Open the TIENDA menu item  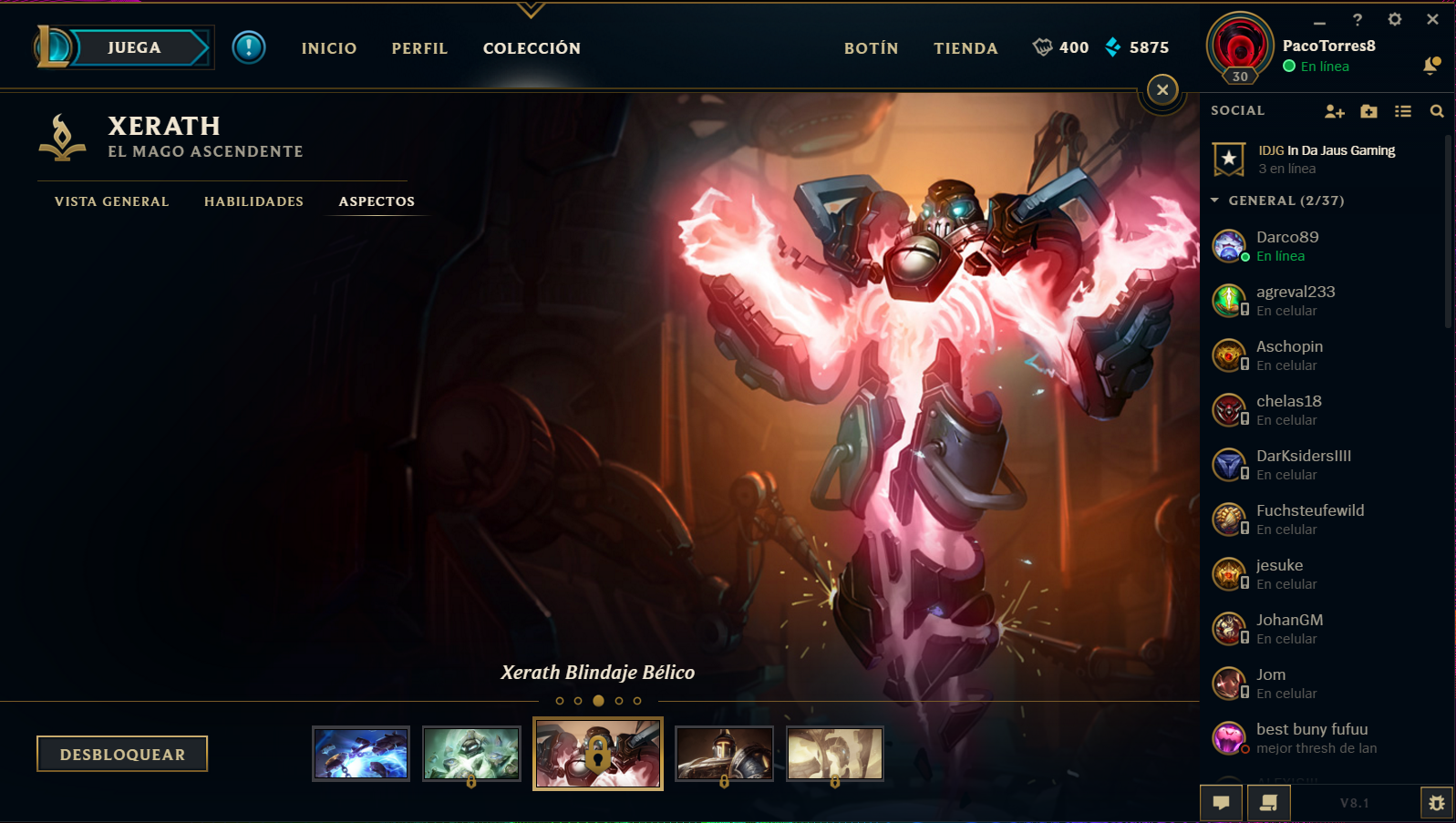tap(965, 48)
